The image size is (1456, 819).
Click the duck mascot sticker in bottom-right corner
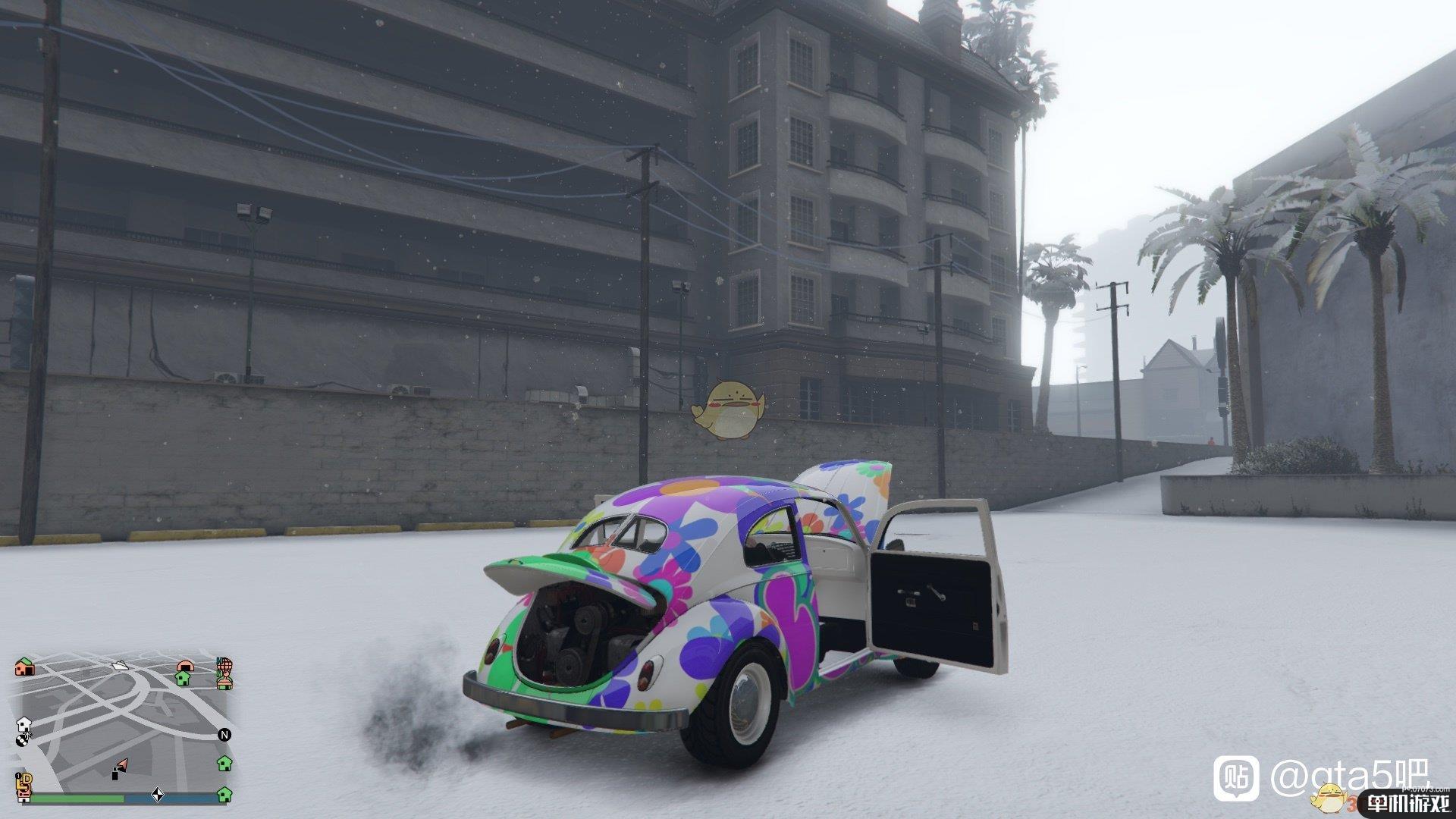click(x=1331, y=800)
